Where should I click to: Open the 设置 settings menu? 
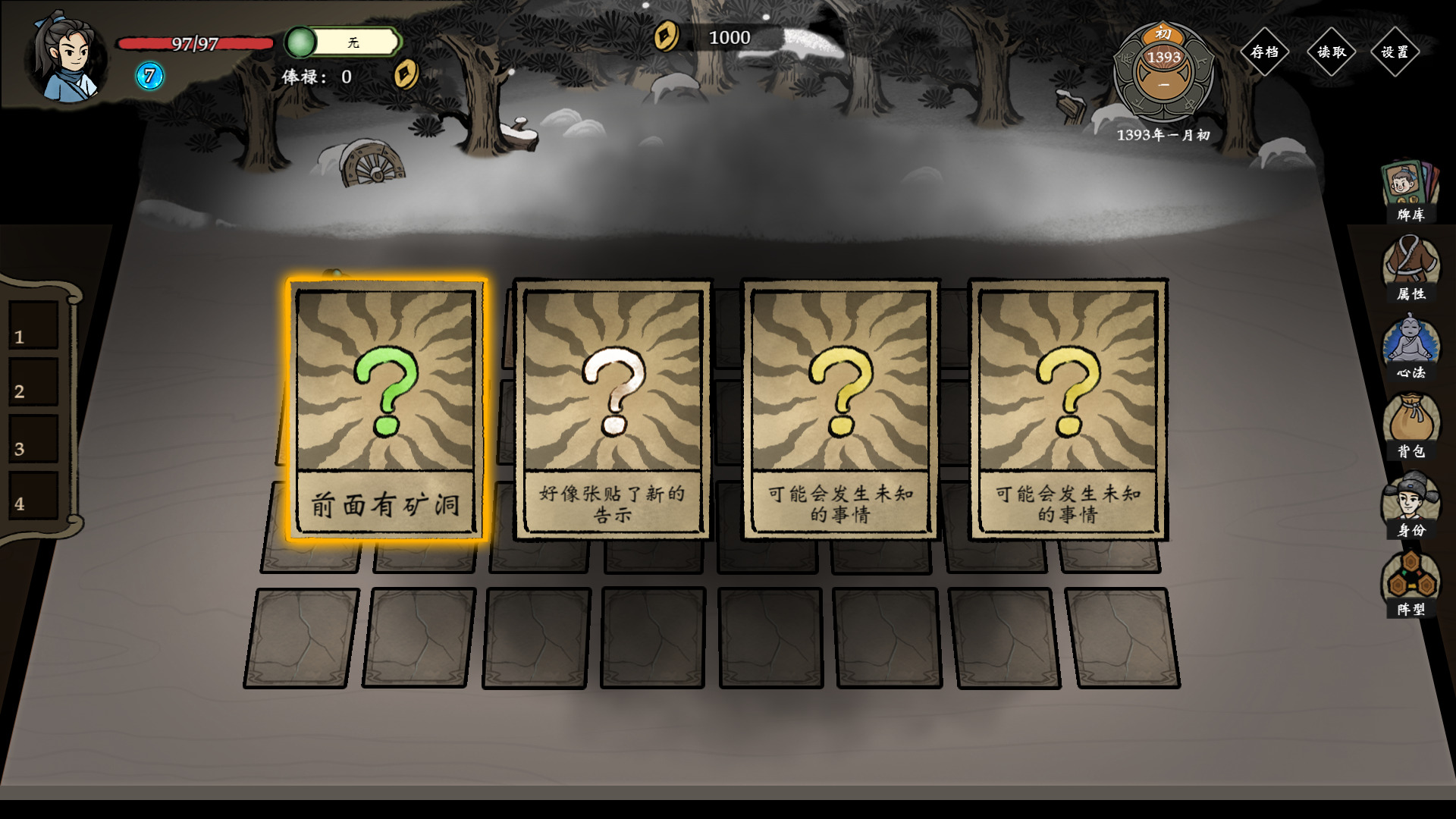click(1395, 52)
